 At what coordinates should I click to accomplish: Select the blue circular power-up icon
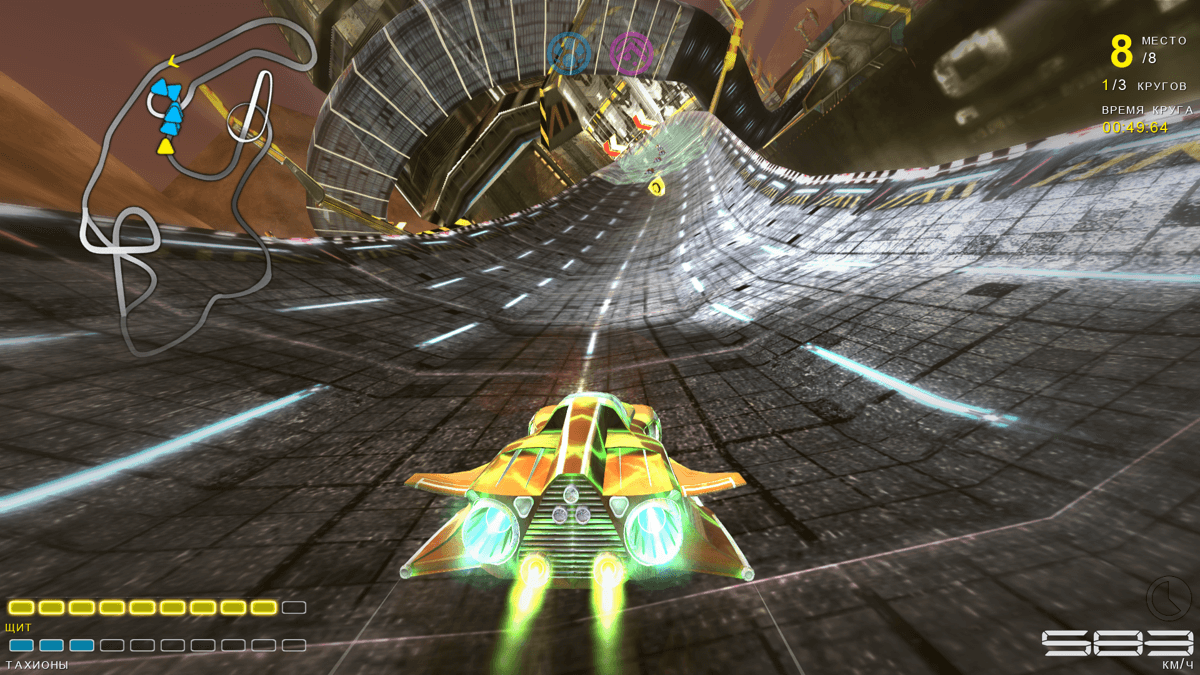[567, 52]
